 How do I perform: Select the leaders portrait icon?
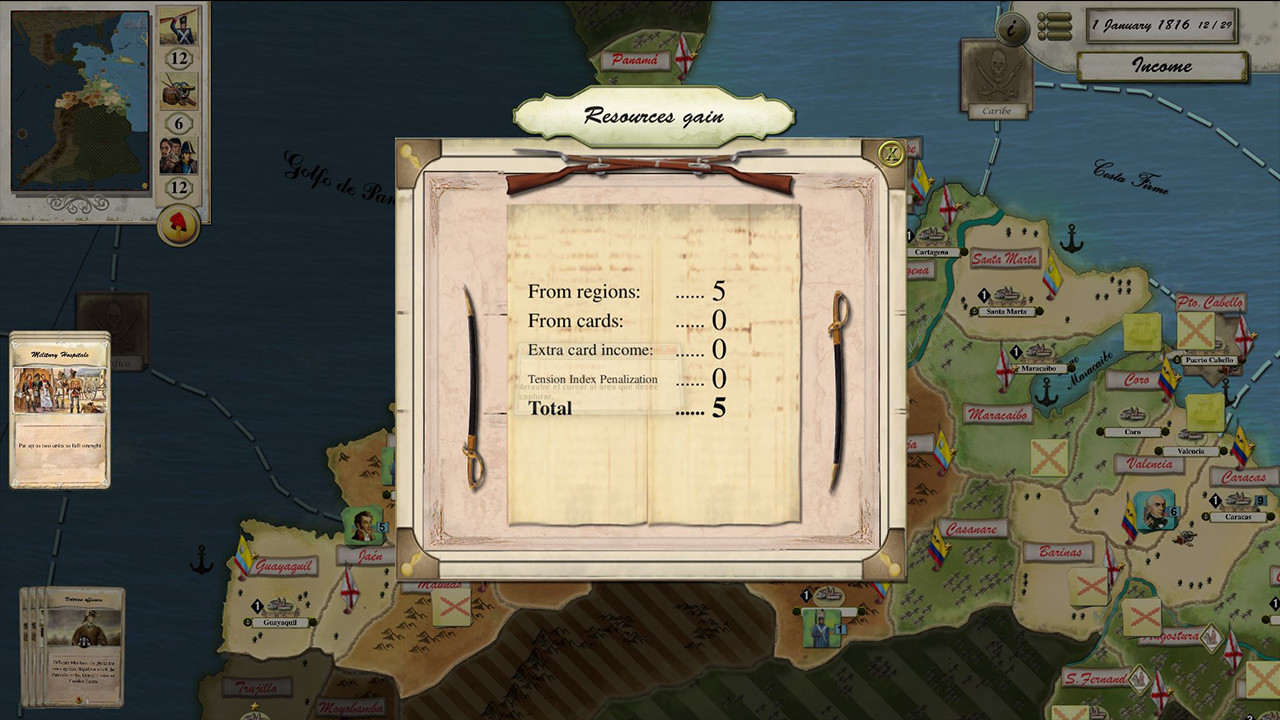[179, 154]
